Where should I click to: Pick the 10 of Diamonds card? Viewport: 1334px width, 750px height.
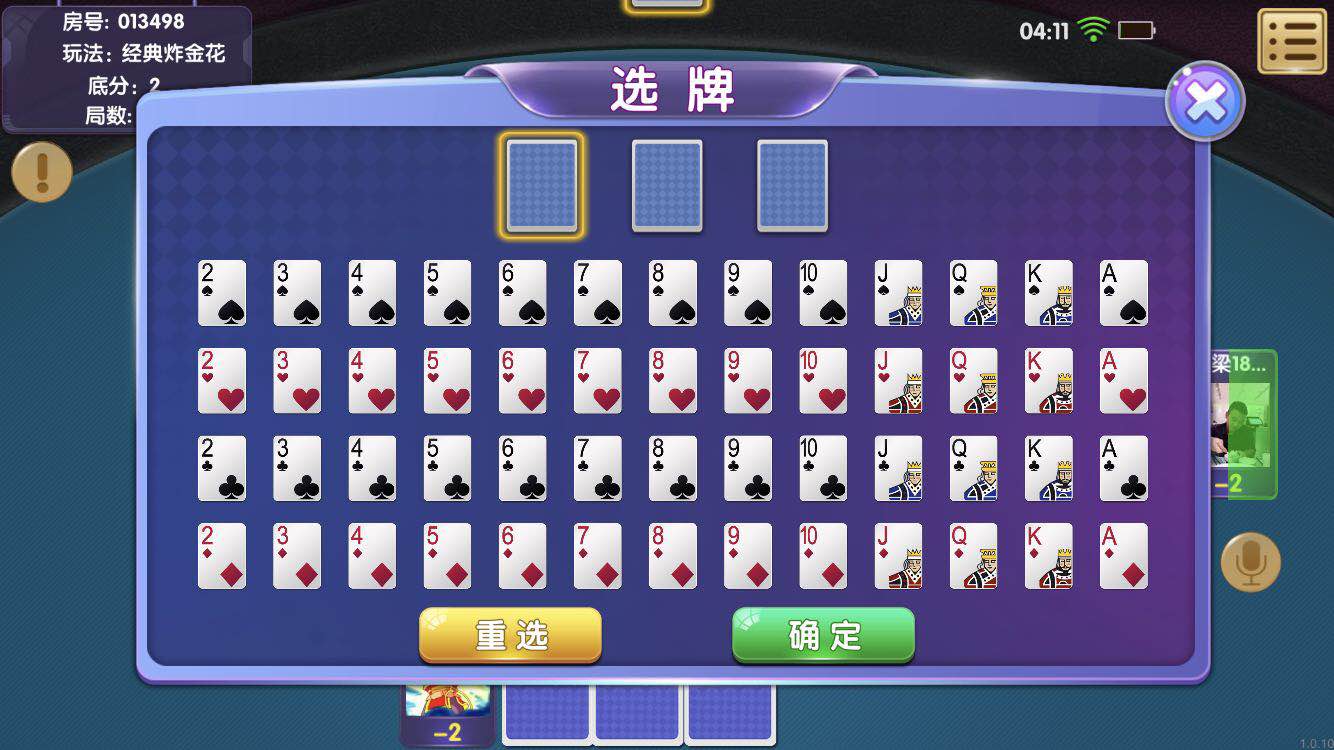(823, 556)
